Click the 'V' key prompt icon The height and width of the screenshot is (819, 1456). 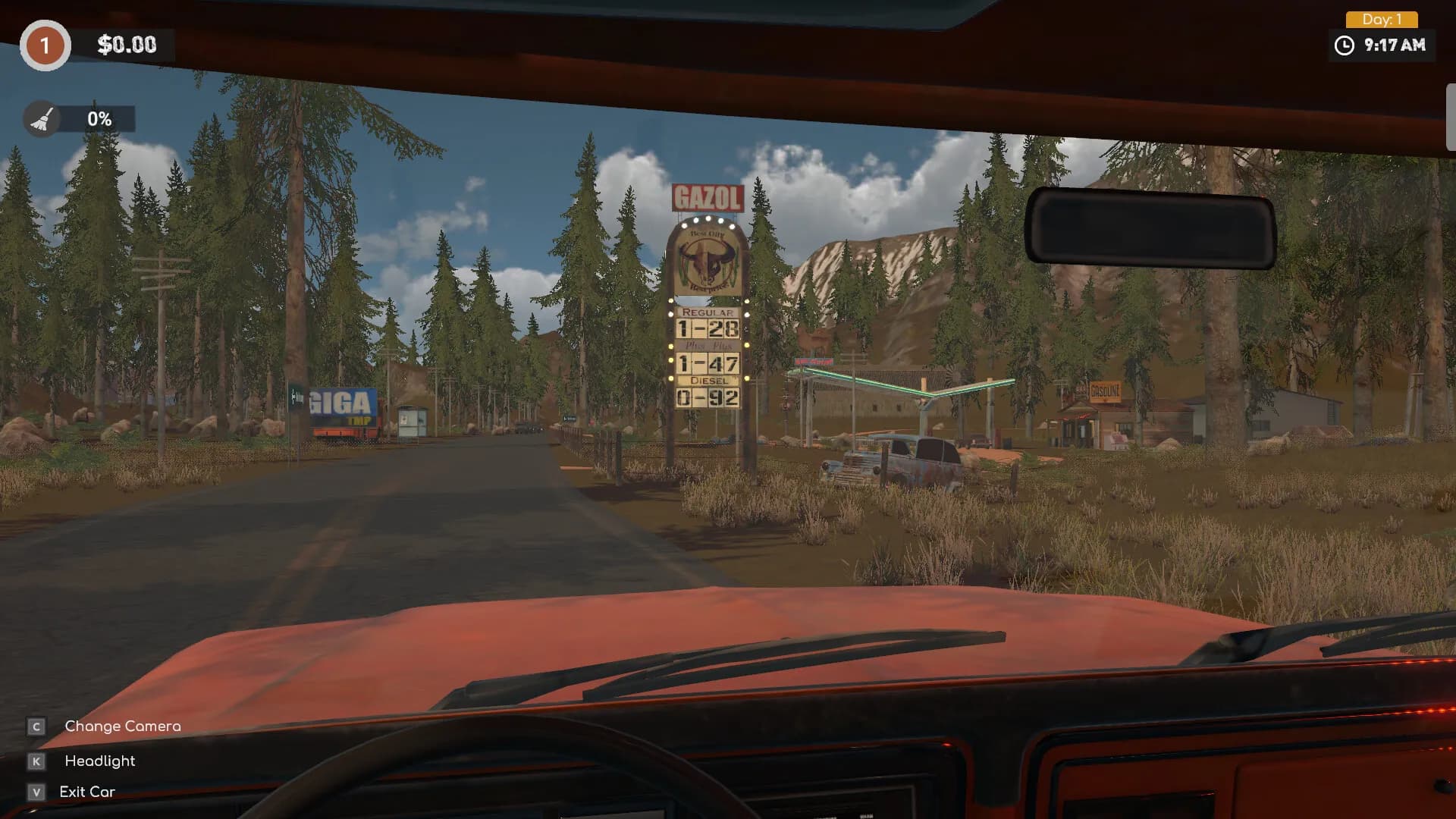click(x=36, y=792)
